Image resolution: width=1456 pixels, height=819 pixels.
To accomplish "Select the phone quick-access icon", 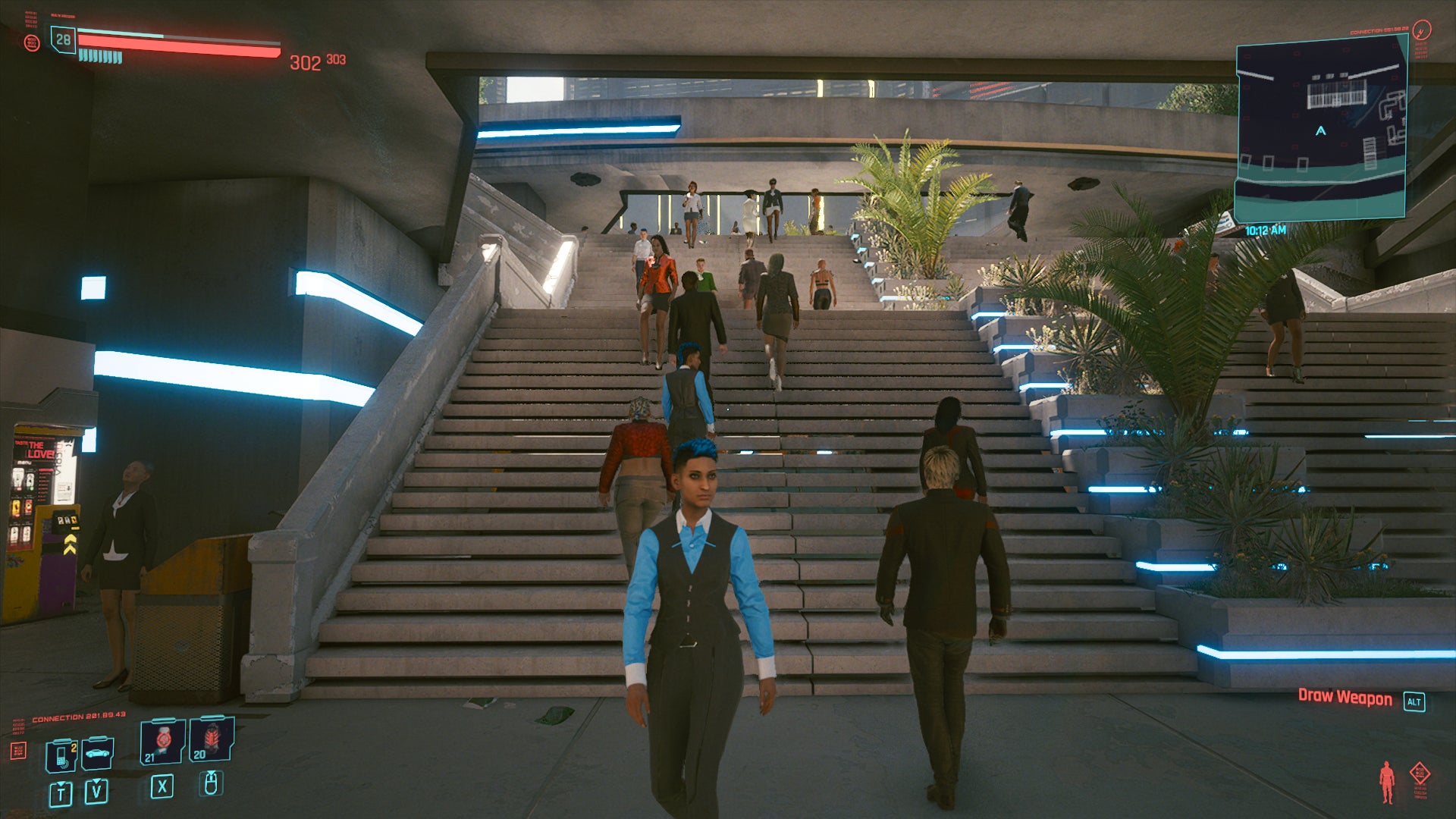I will click(x=61, y=755).
